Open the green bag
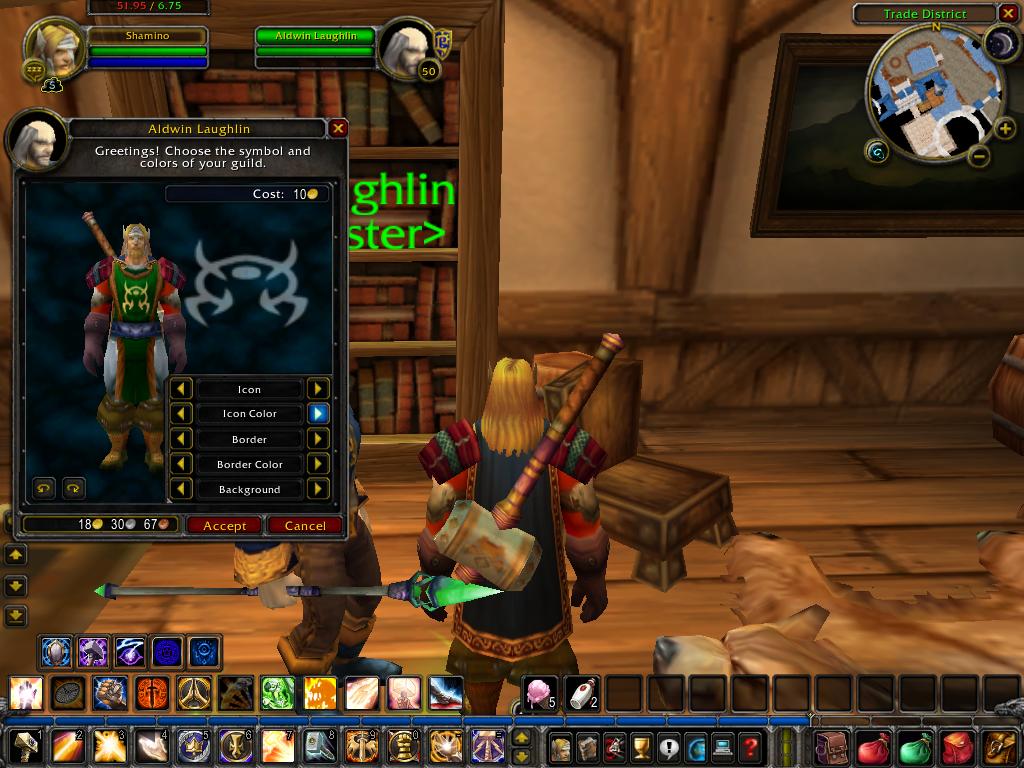 [x=915, y=747]
